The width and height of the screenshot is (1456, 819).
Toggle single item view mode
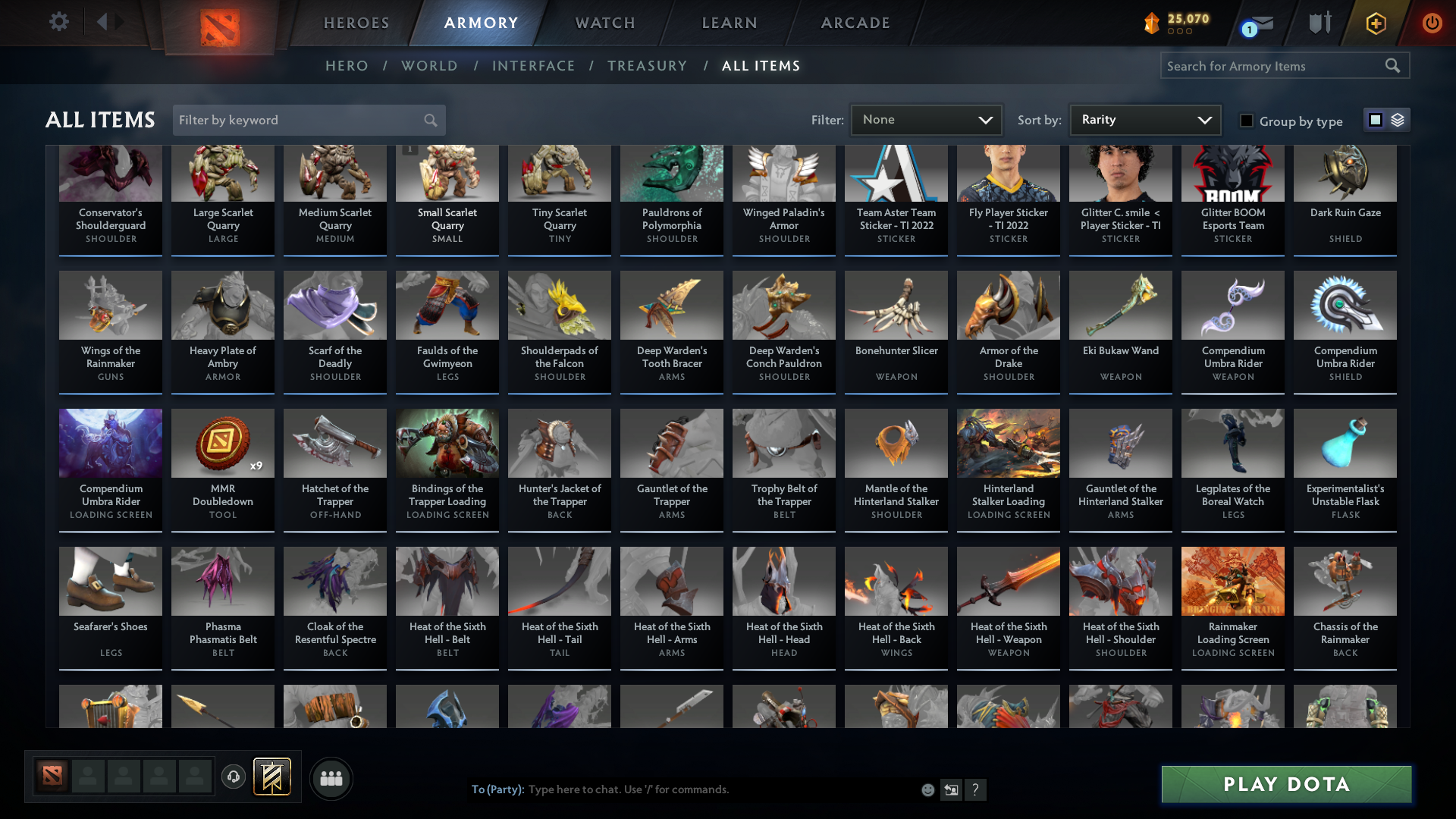click(1375, 119)
